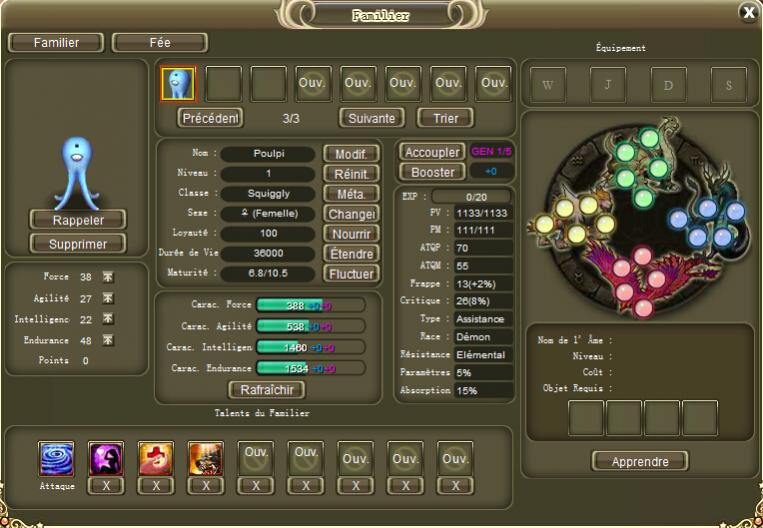Close the Familier window

click(x=747, y=12)
